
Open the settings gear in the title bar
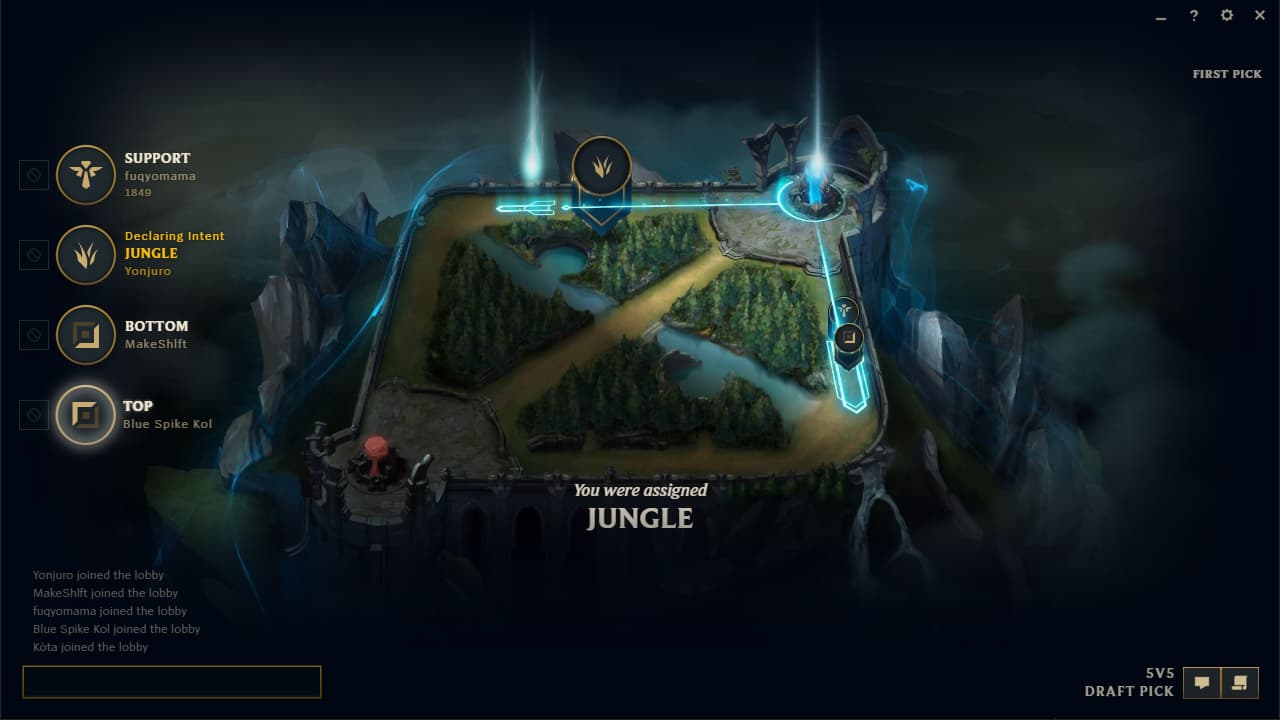[x=1226, y=15]
